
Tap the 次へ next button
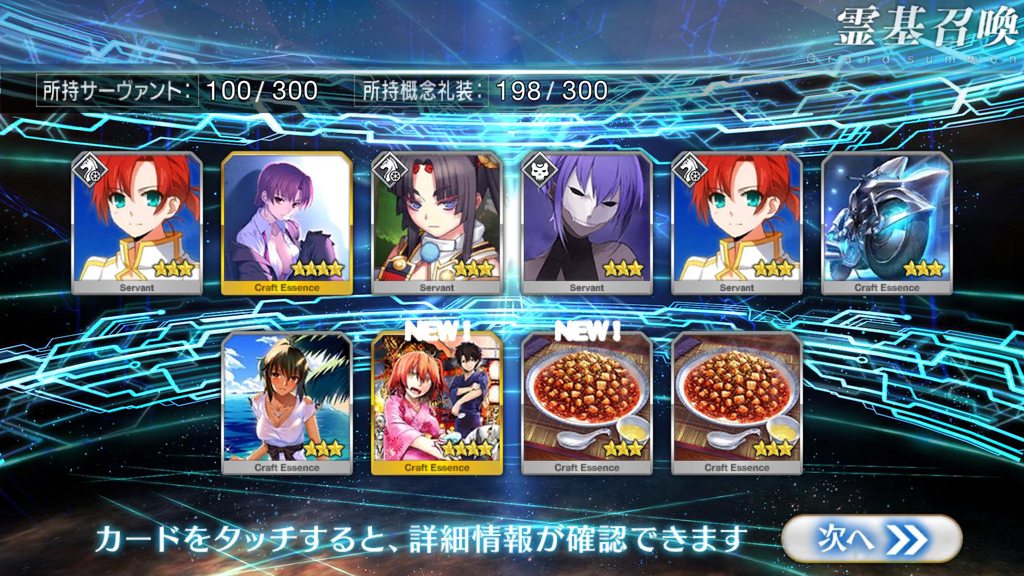pos(870,538)
